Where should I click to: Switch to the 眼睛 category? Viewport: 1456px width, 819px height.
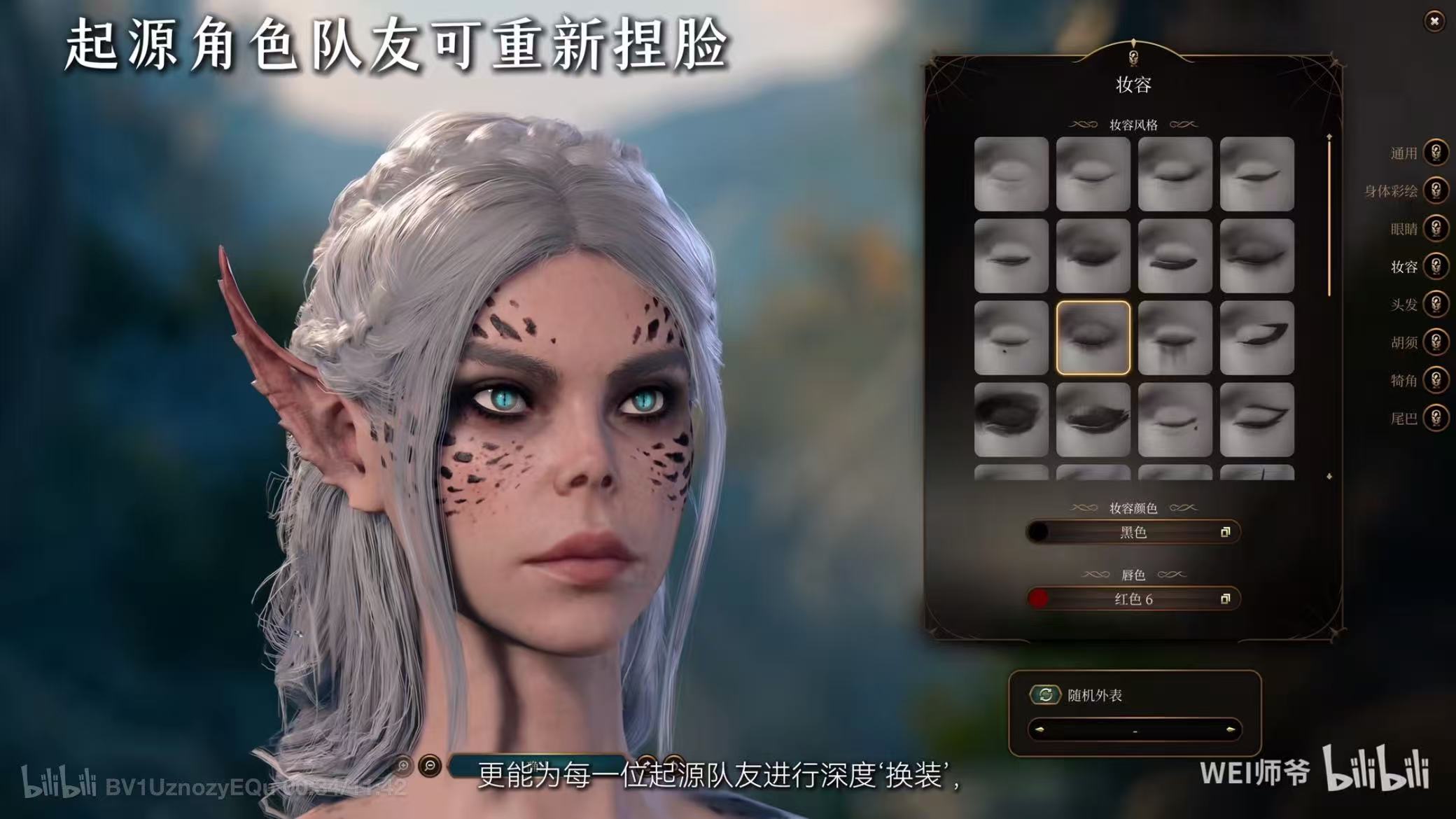1435,228
